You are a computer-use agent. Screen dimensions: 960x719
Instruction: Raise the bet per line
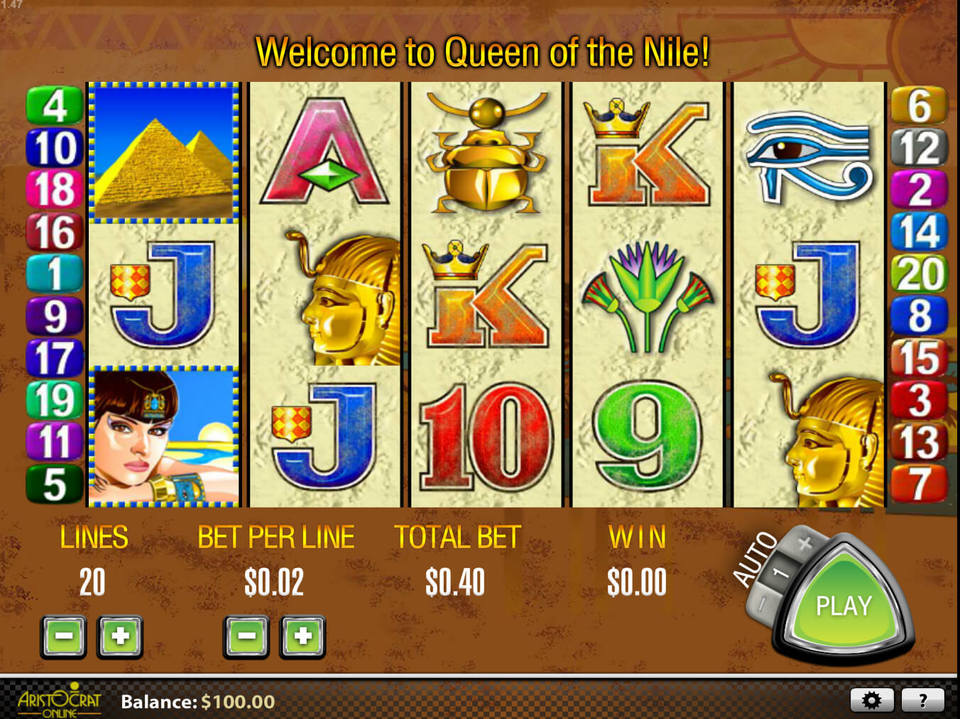click(303, 636)
